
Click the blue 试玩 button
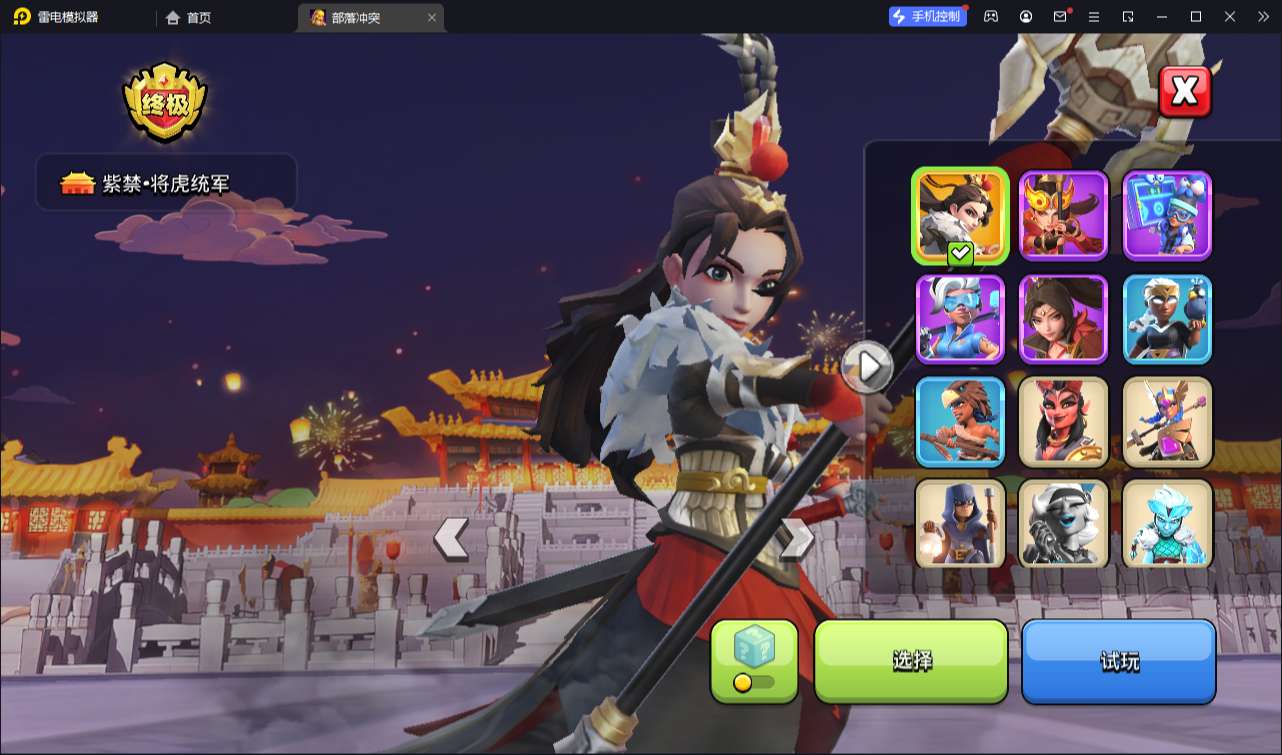point(1118,661)
